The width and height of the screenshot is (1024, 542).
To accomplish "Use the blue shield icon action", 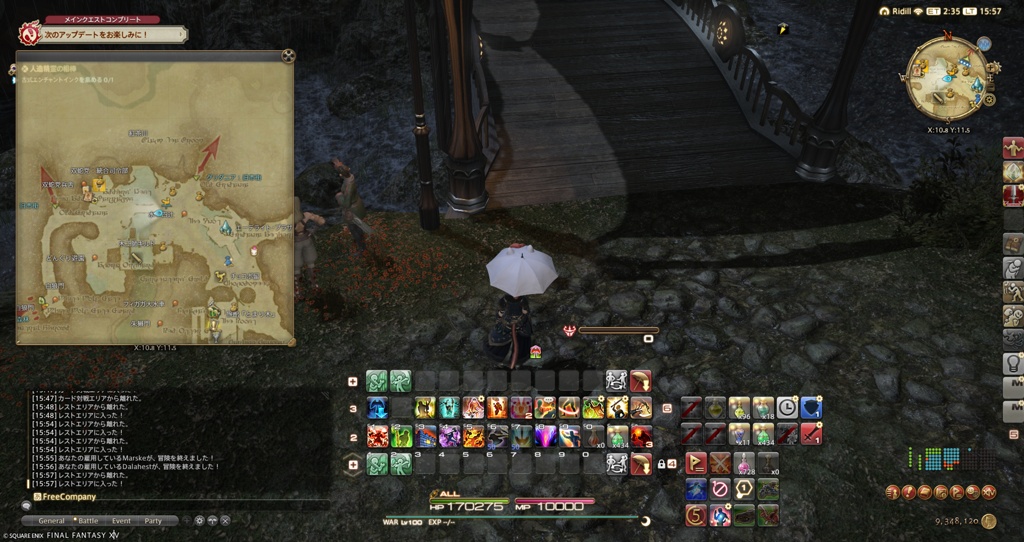I will [810, 408].
